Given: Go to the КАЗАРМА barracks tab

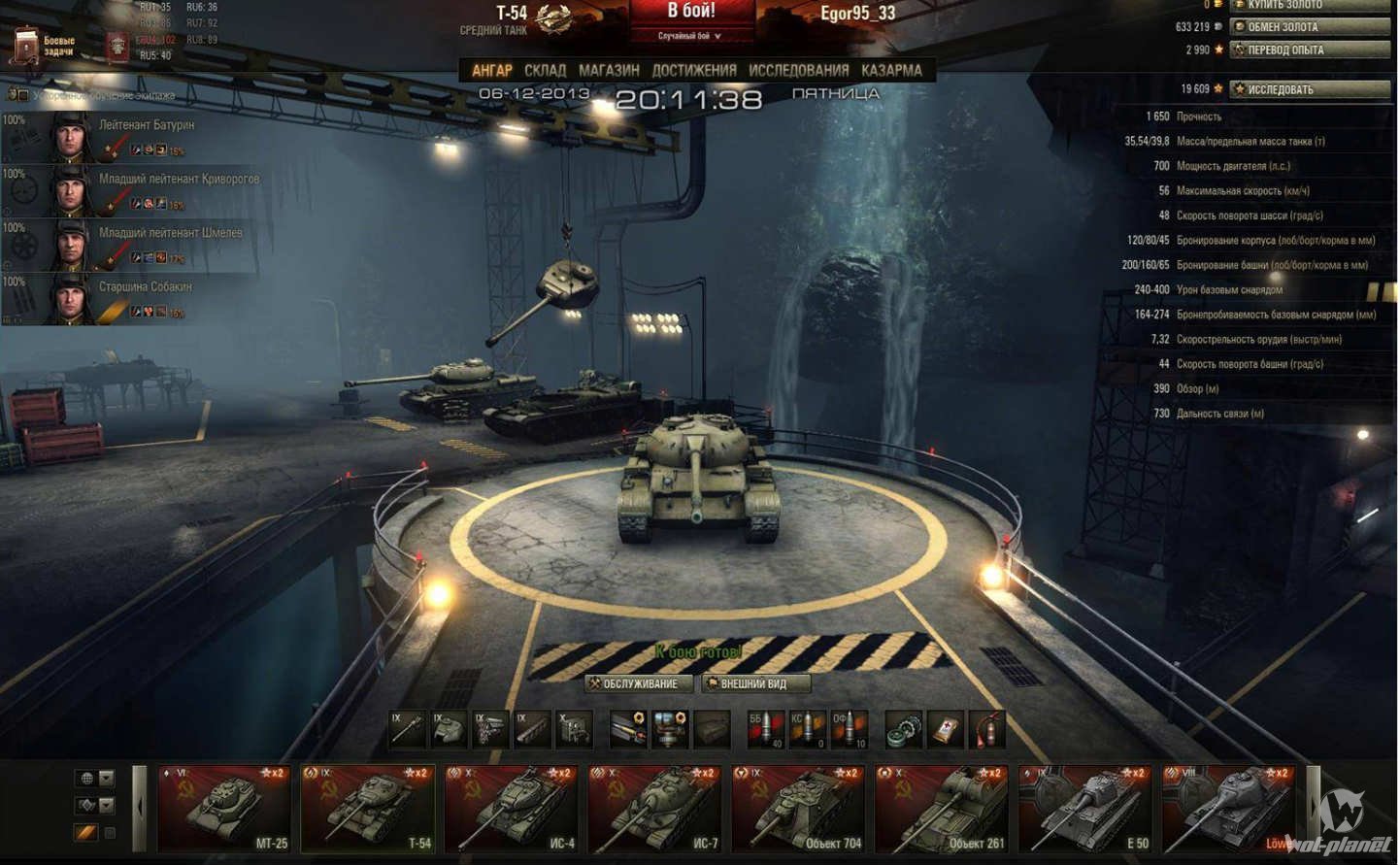Looking at the screenshot, I should [x=891, y=70].
